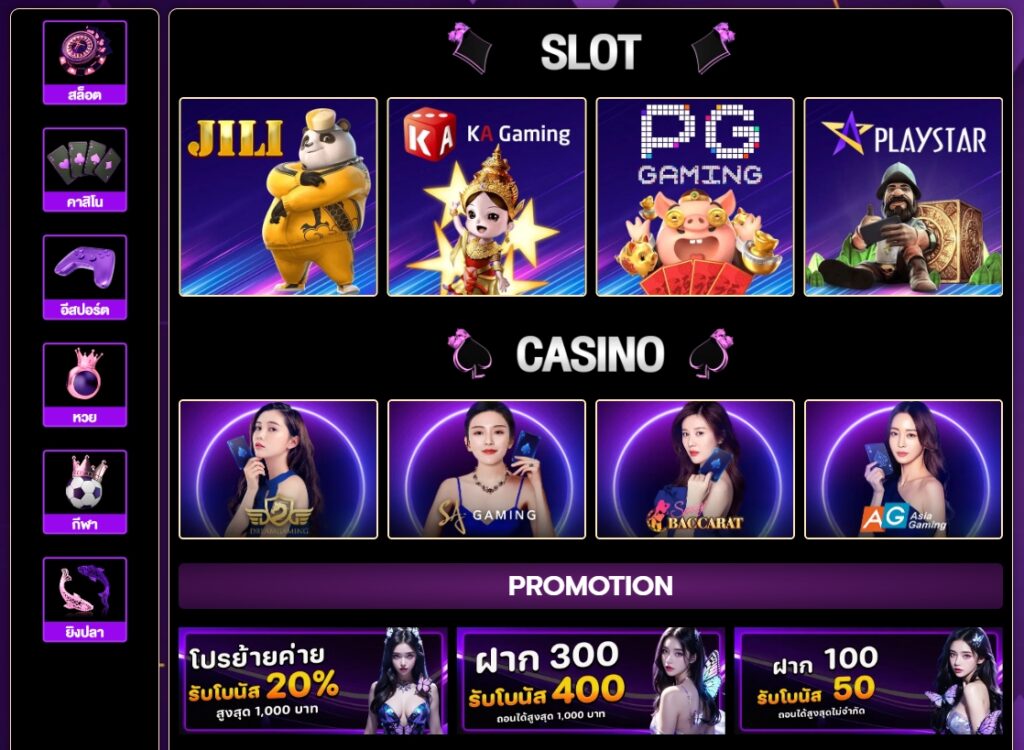The image size is (1024, 750).
Task: Select the Dream Gaming casino tile
Action: click(278, 469)
